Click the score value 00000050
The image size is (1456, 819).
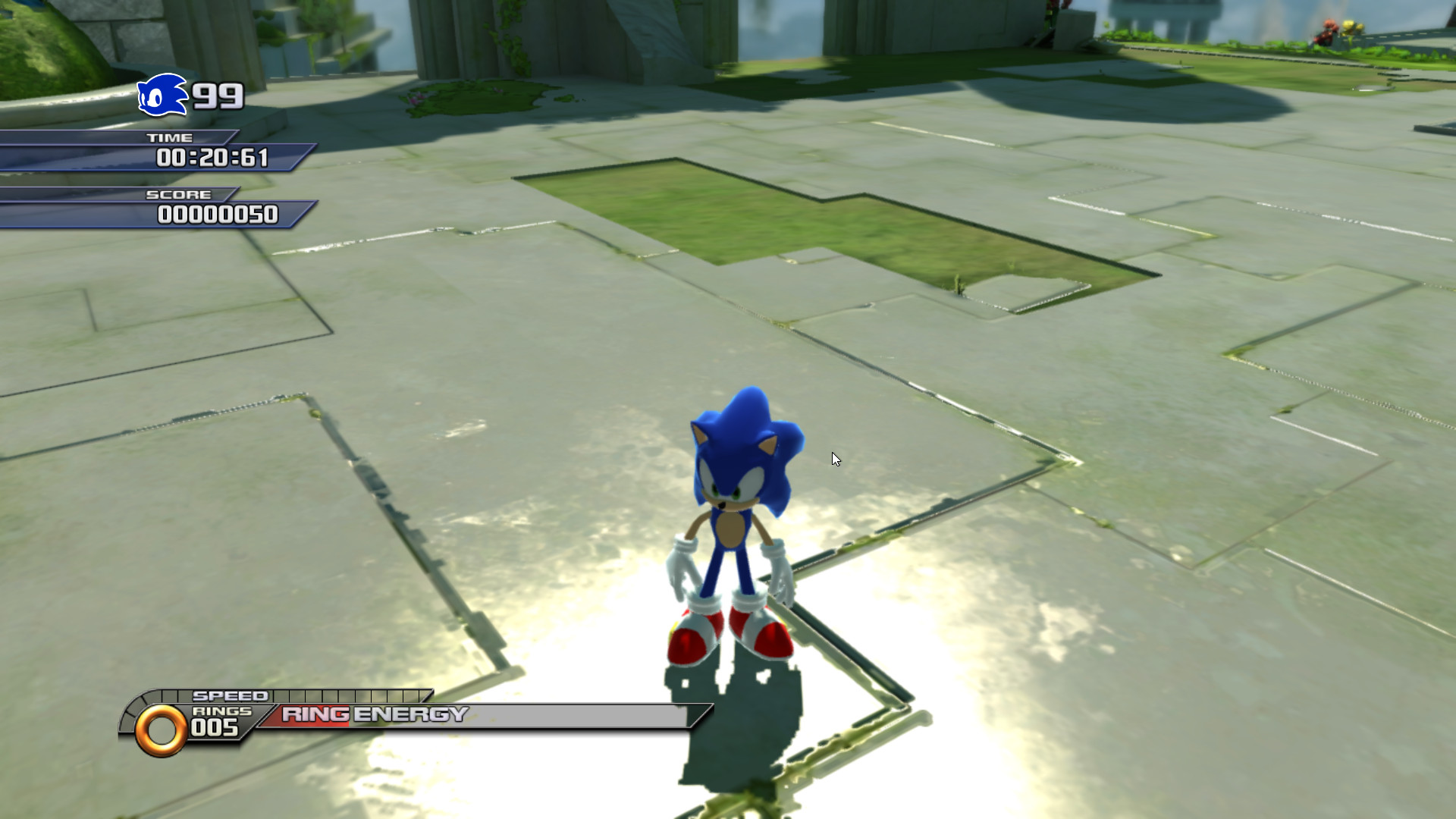219,215
